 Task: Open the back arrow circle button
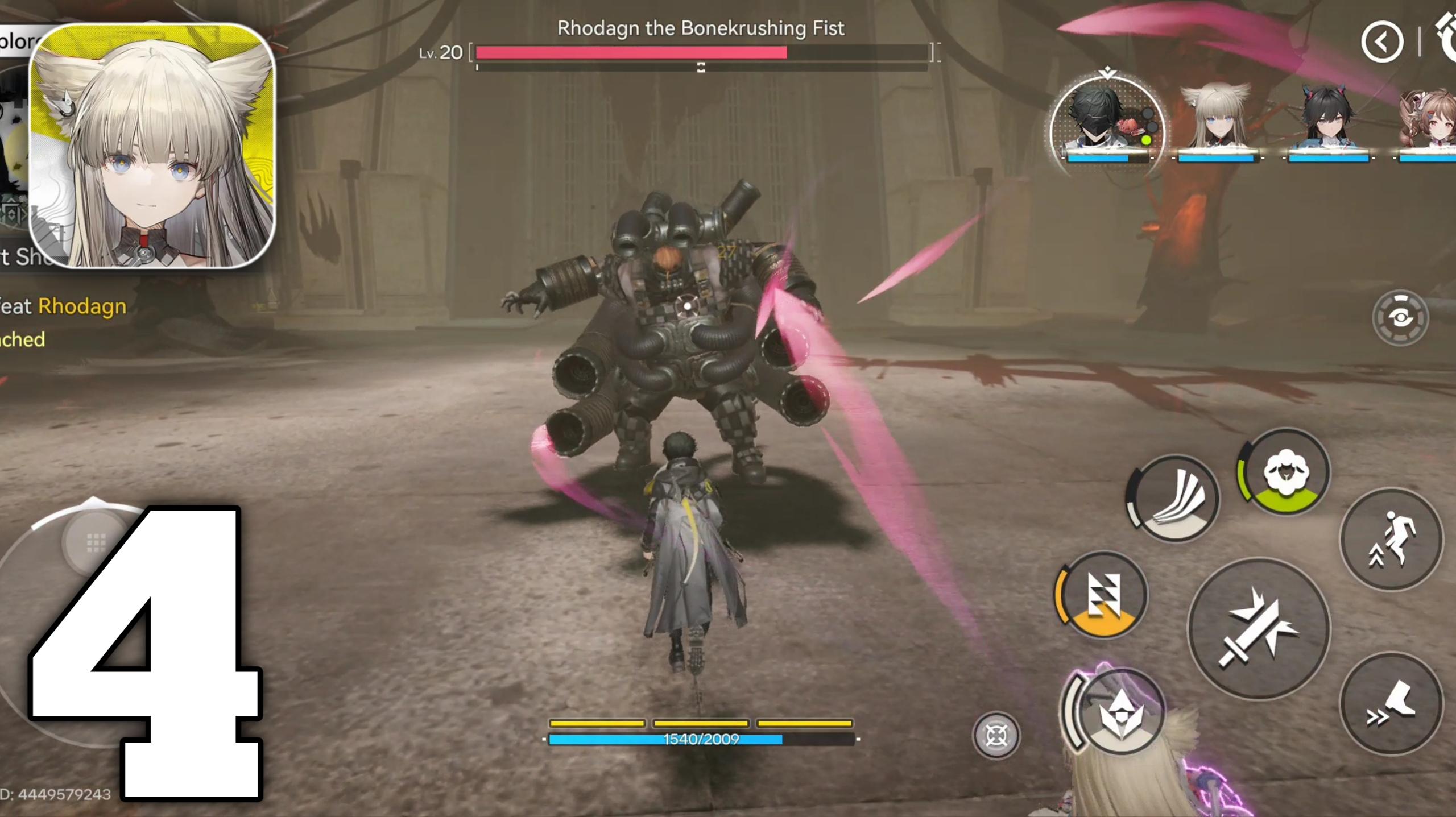coord(1382,42)
